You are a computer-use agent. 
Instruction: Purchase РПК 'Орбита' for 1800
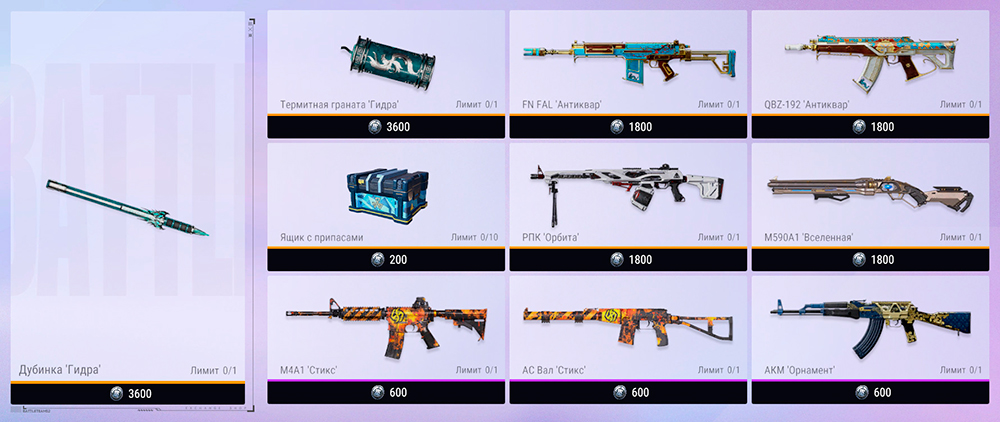627,259
